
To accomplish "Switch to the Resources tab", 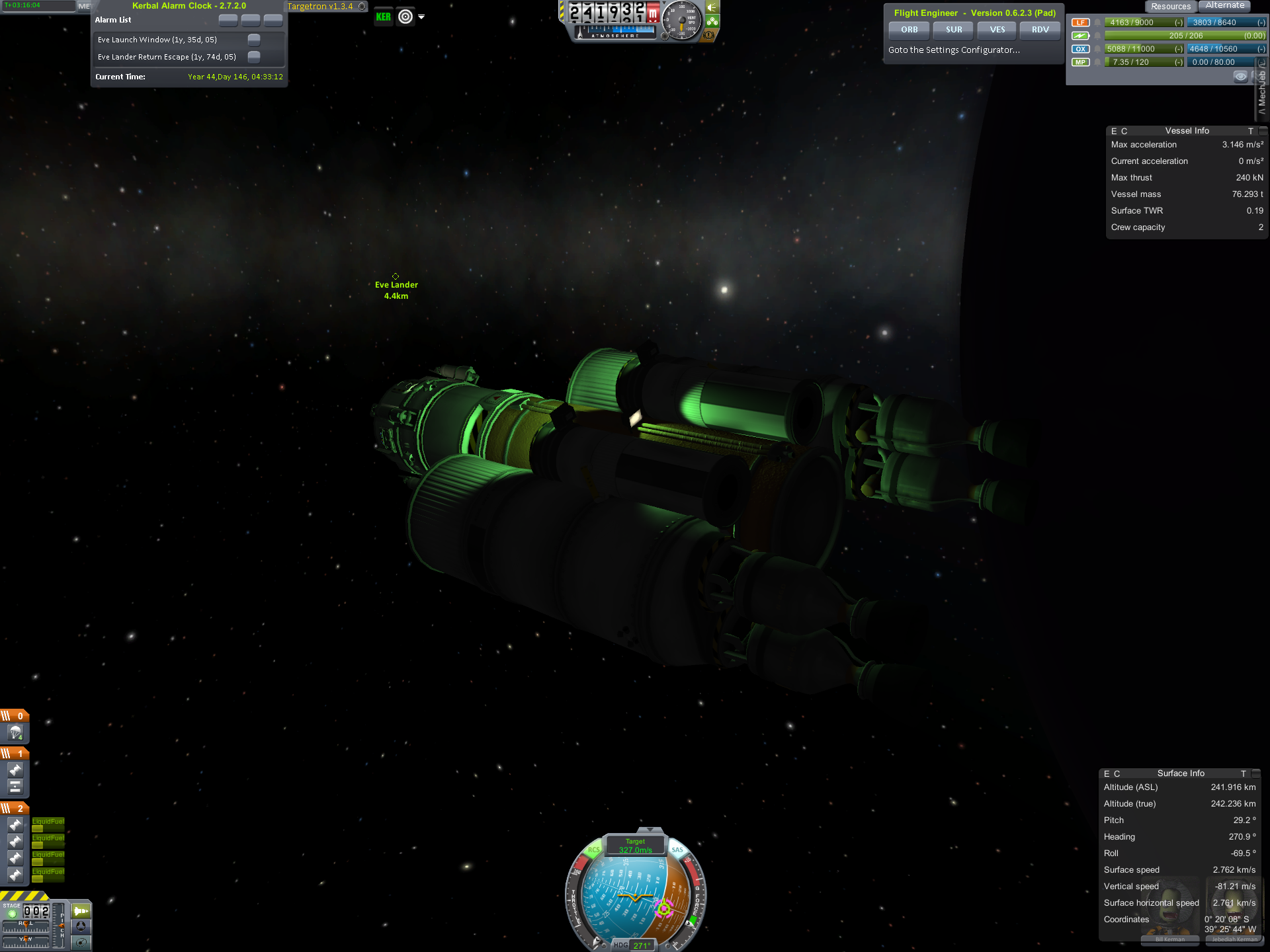I will (x=1170, y=6).
